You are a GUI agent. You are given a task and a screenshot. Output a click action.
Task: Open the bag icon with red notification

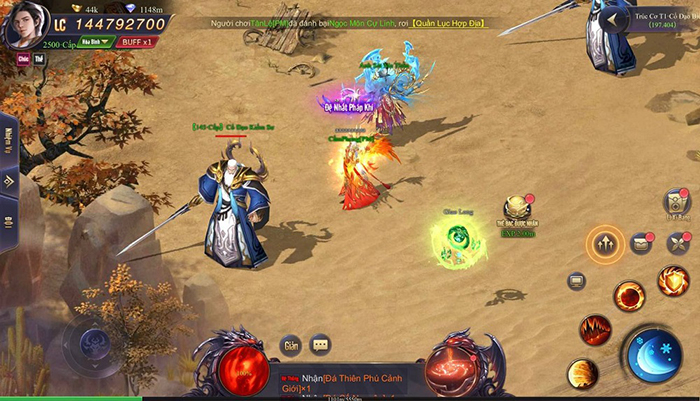(677, 203)
